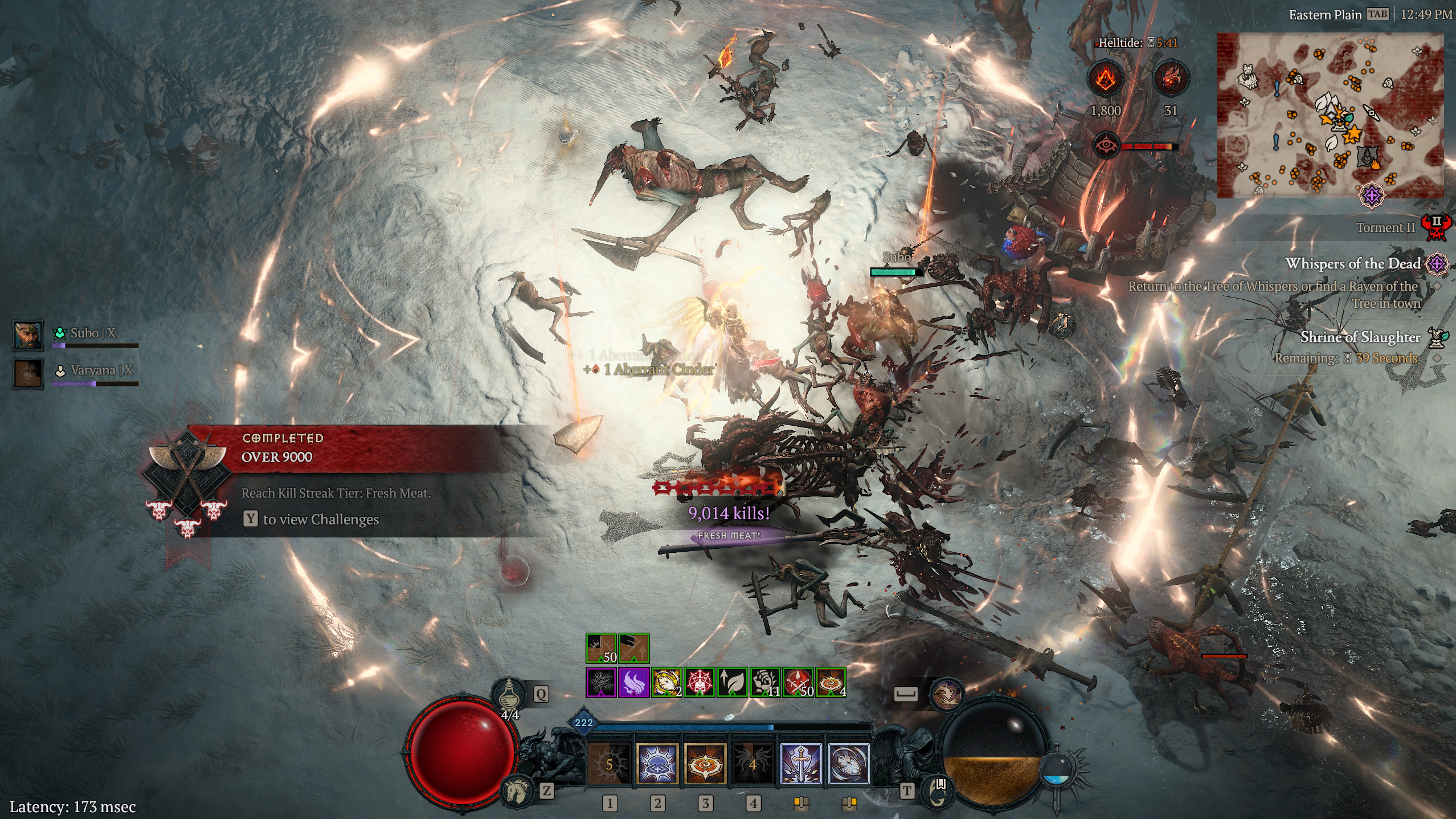Image resolution: width=1456 pixels, height=819 pixels.
Task: Open the Eastern Plain minimap
Action: click(1330, 115)
